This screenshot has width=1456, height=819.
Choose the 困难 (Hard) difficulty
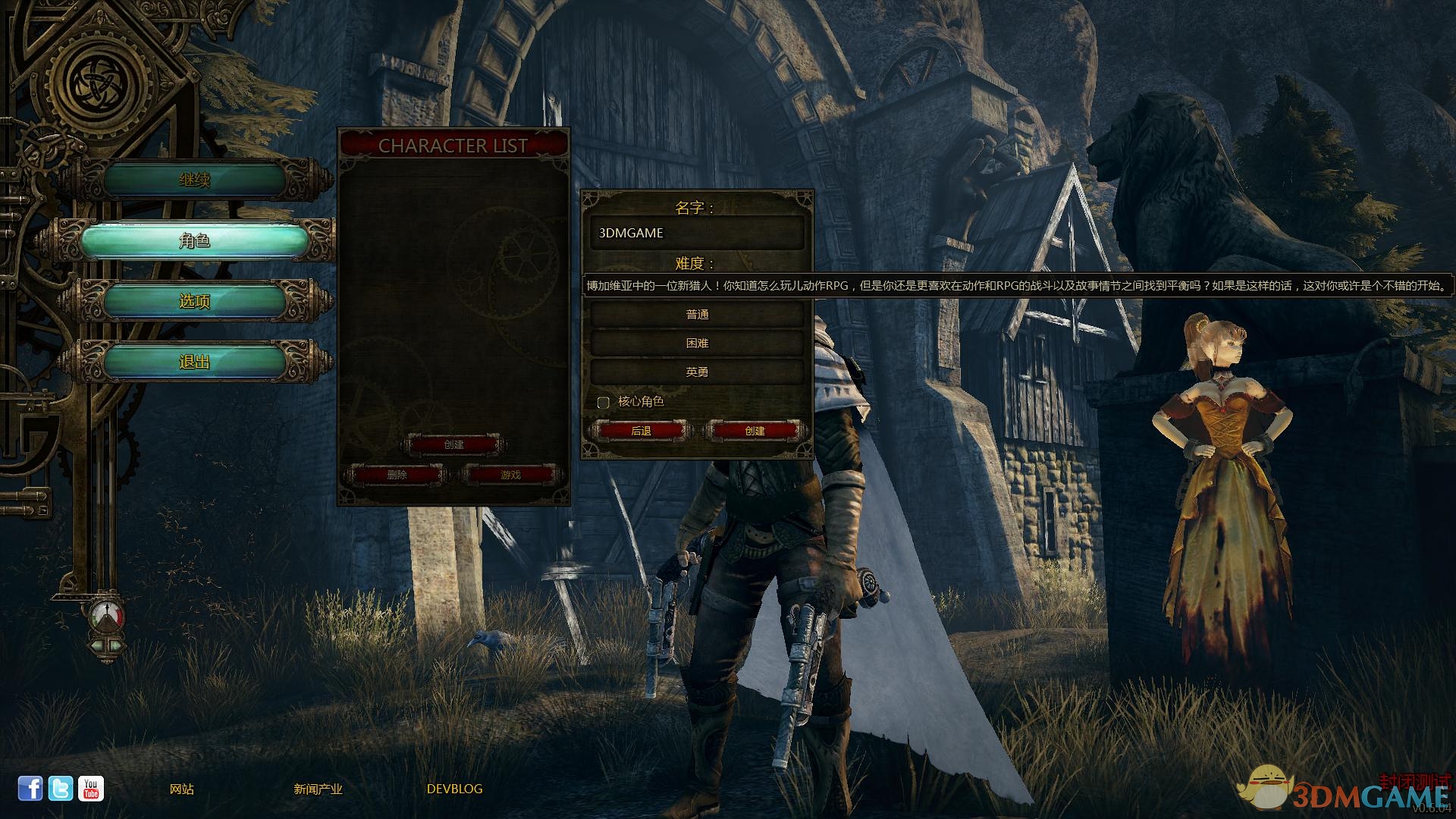(696, 343)
